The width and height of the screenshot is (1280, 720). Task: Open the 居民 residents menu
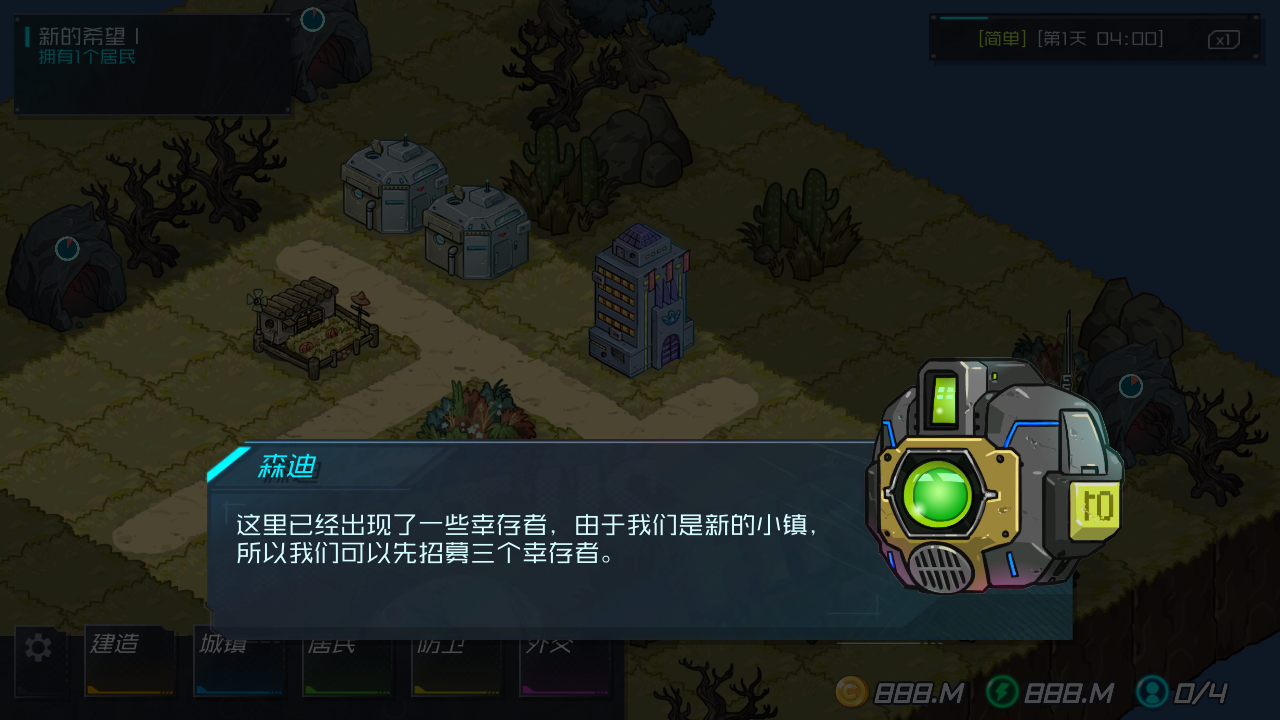click(x=347, y=661)
